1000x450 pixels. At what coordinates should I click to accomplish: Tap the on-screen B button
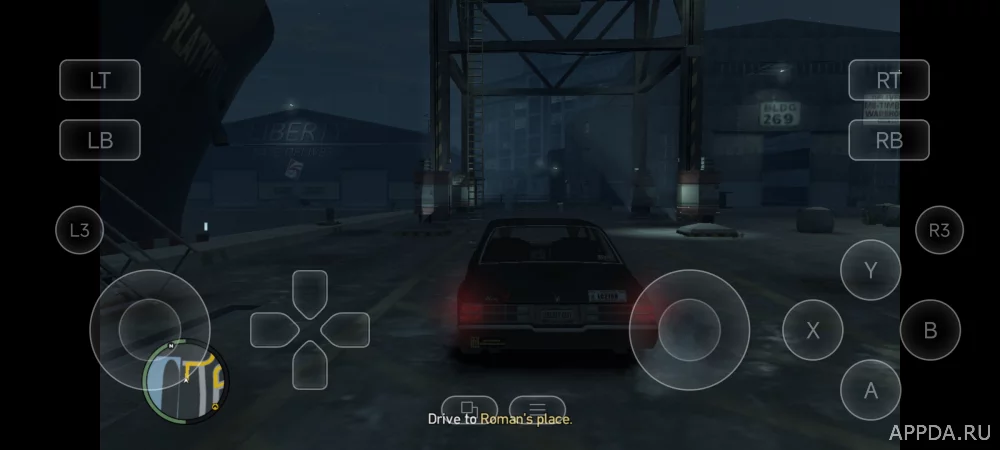pyautogui.click(x=930, y=330)
